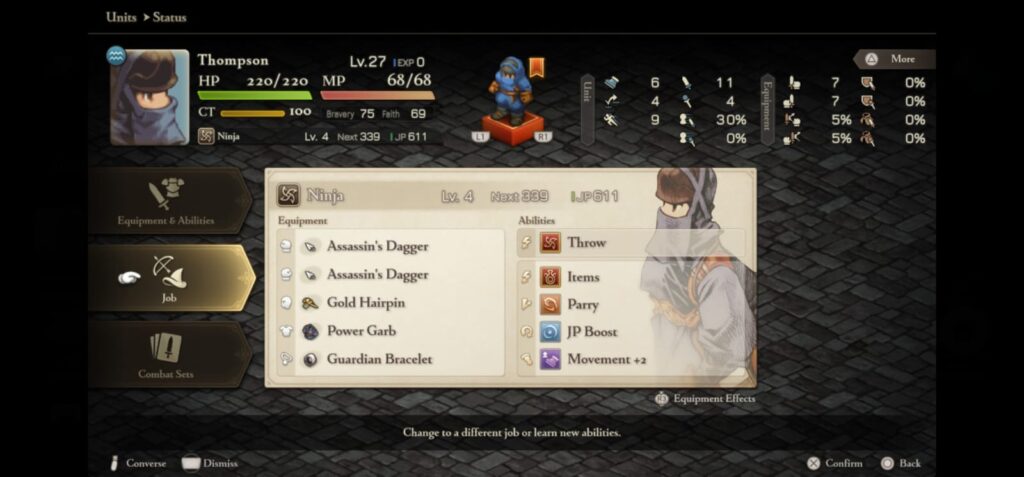Open the Combat Sets menu
Viewport: 1024px width, 477px height.
point(166,355)
